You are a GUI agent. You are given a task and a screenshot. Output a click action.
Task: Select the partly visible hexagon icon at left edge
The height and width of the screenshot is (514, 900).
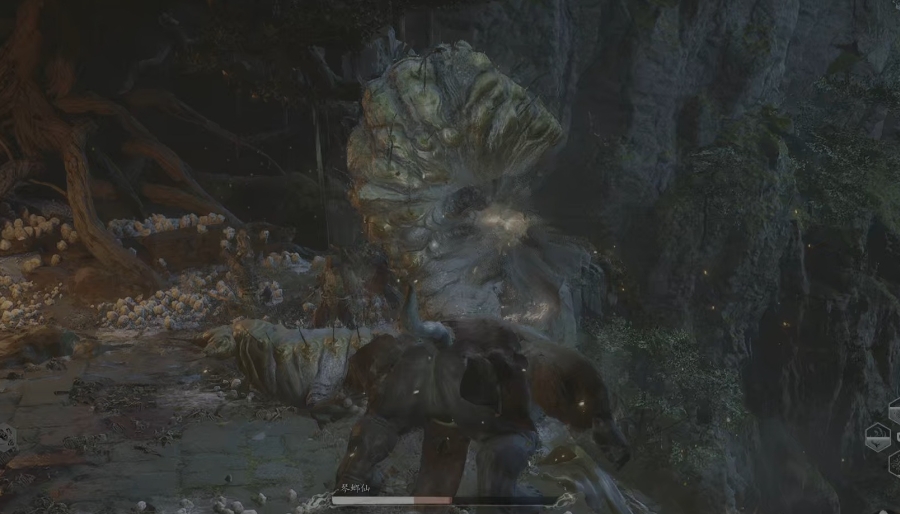6,437
